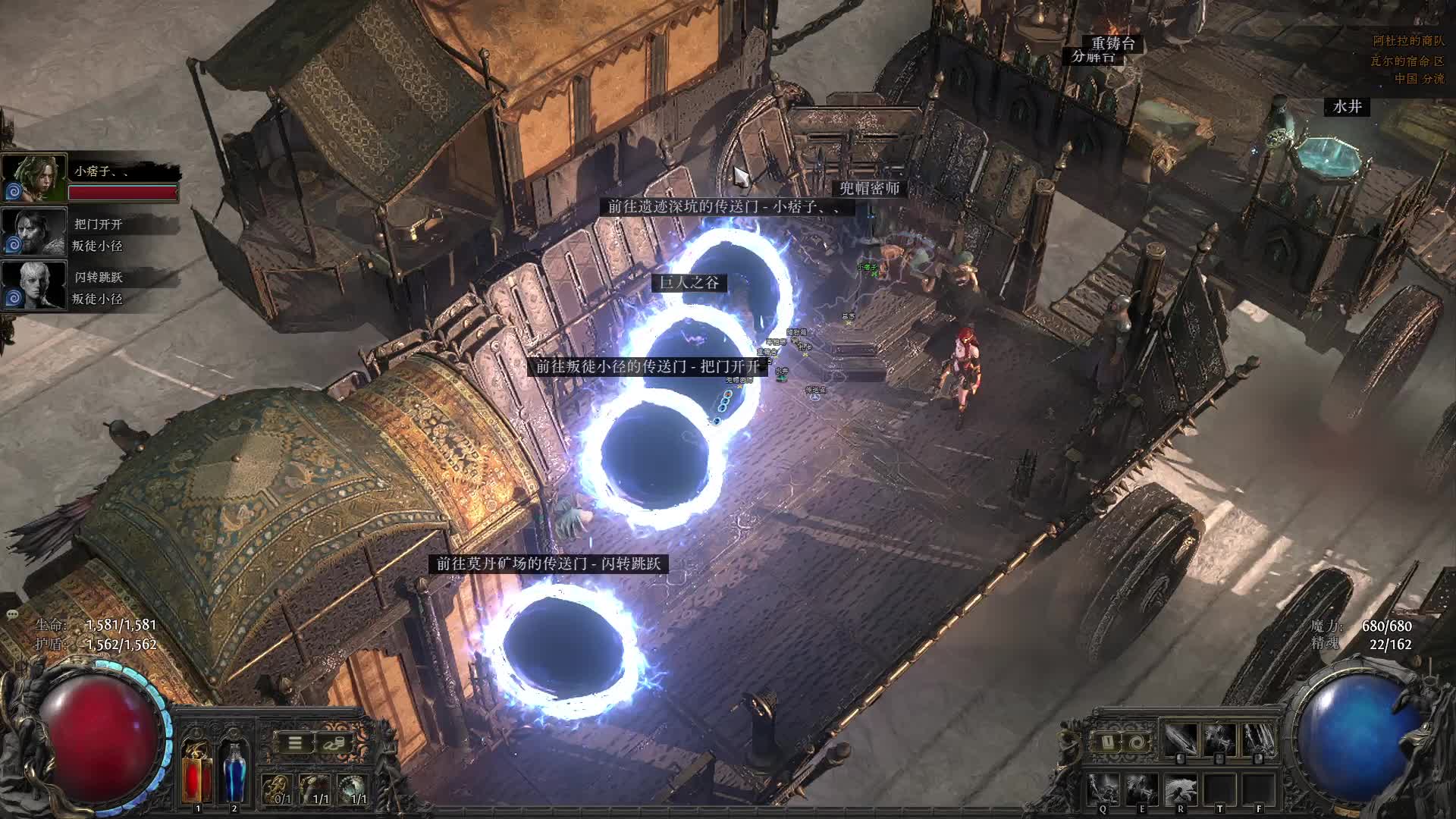Activate the skill bound to Q
This screenshot has height=819, width=1456.
pos(1102,790)
